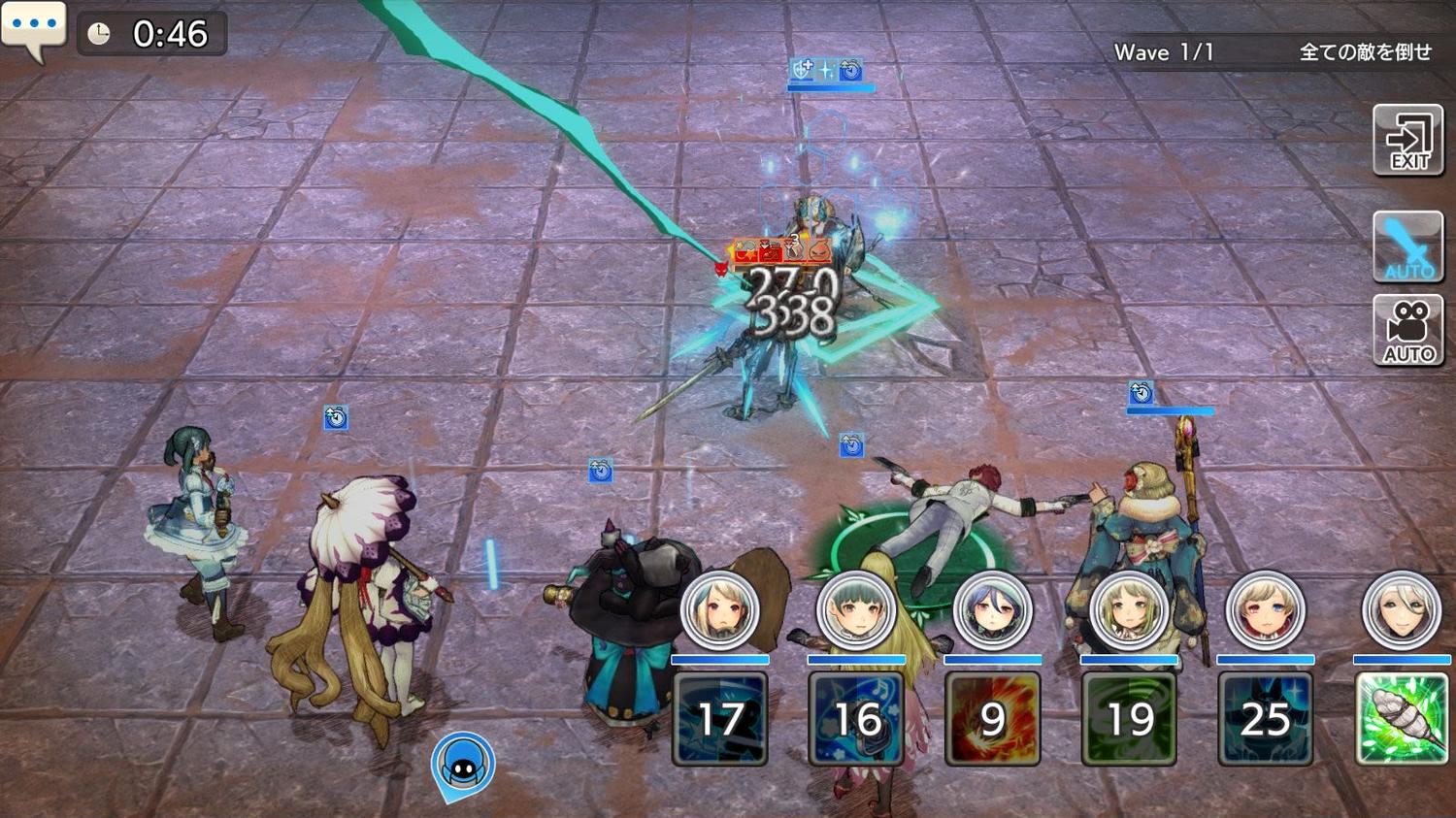Select the green wind skill showing 19
1456x818 pixels.
pos(1129,718)
